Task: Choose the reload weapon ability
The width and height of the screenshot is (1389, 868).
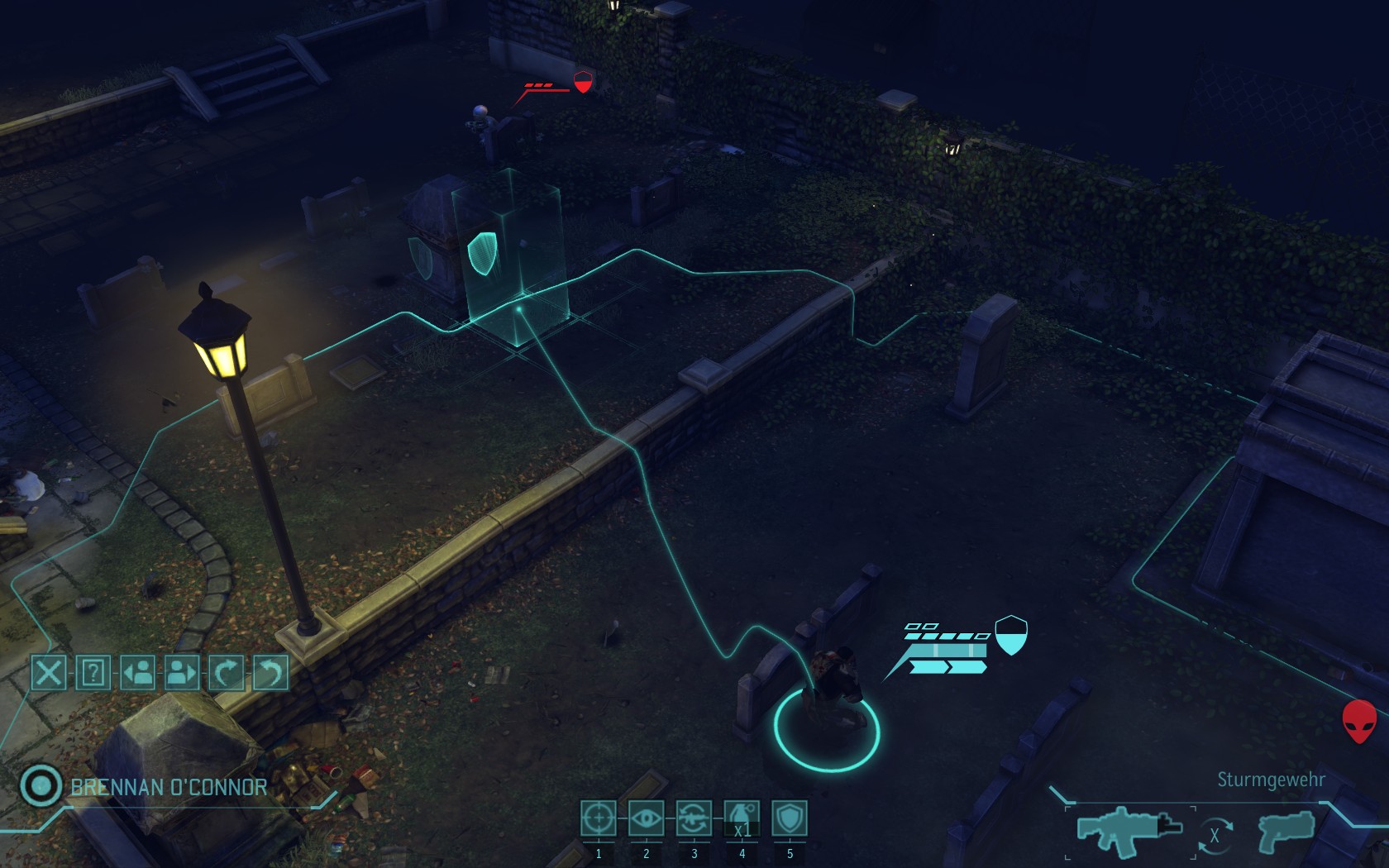Action: [x=694, y=818]
